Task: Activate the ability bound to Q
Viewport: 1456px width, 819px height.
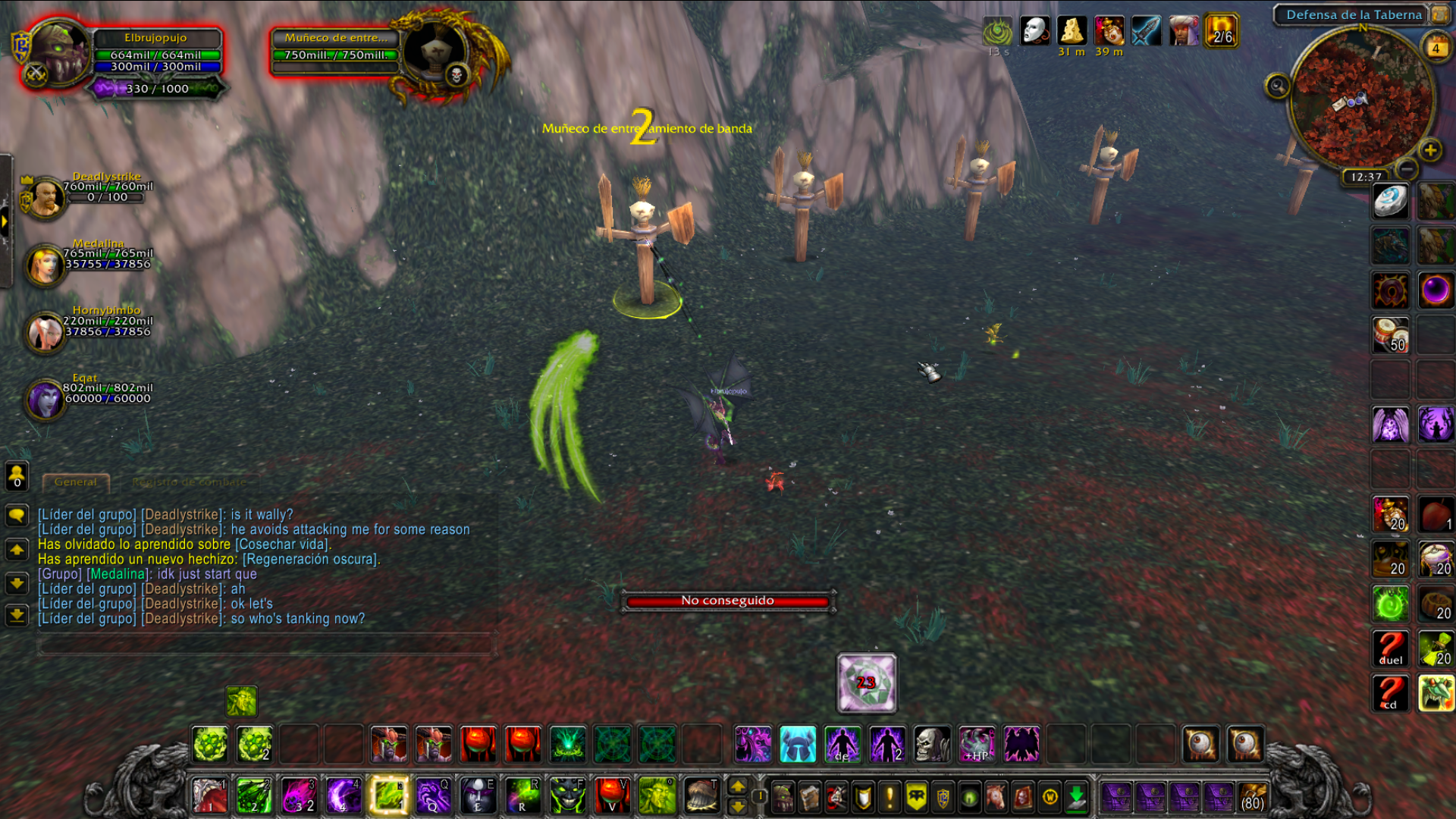Action: pyautogui.click(x=433, y=795)
